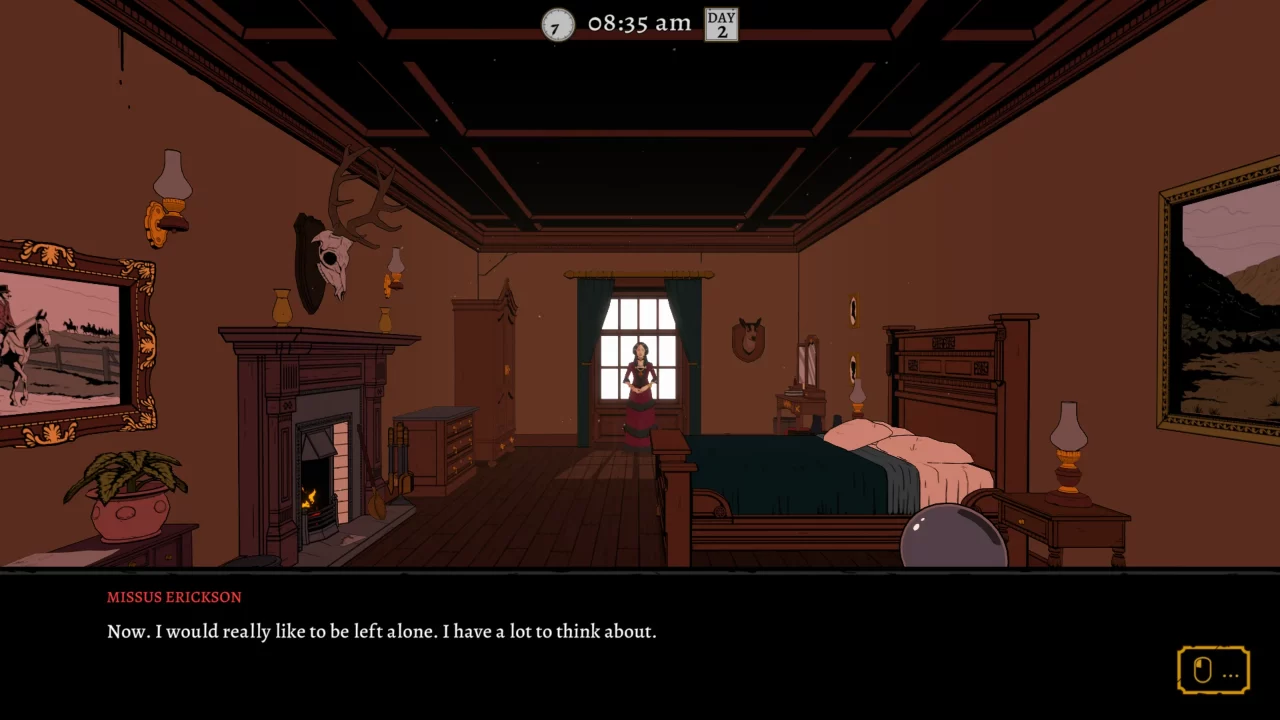
Task: Click the wall-mounted oil lamp on the left
Action: tap(168, 195)
